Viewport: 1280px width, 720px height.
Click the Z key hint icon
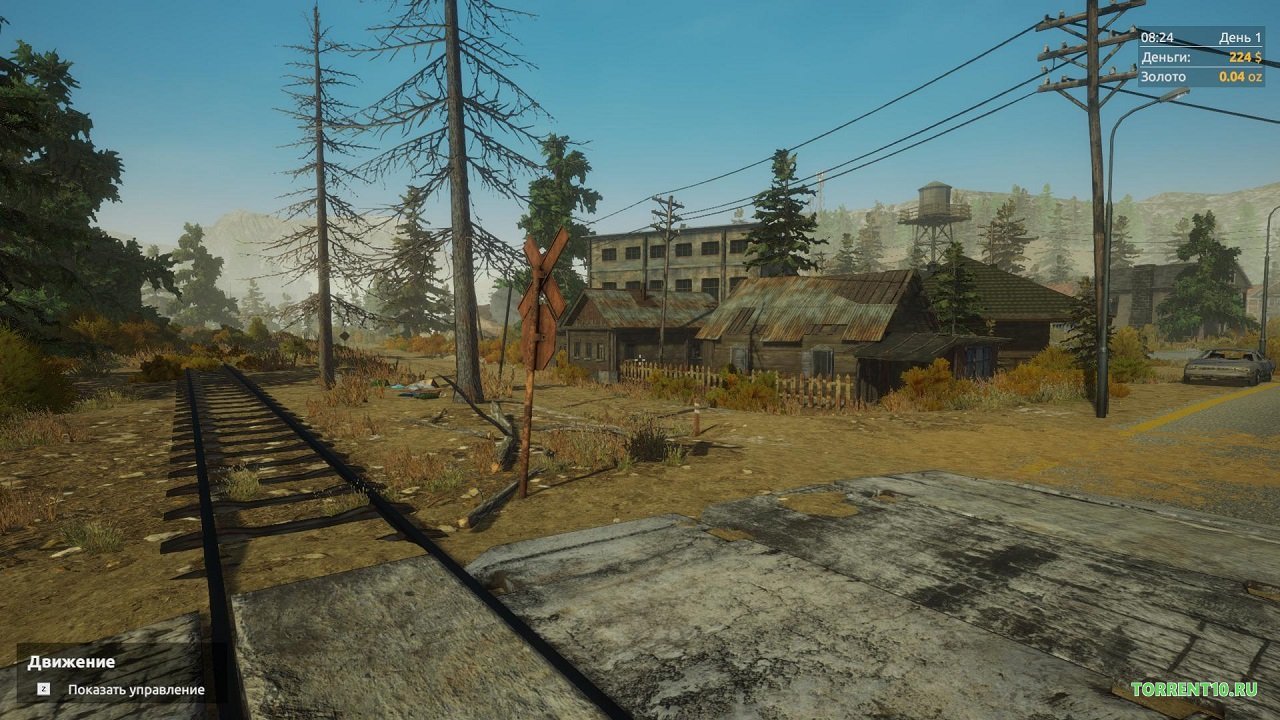(42, 686)
